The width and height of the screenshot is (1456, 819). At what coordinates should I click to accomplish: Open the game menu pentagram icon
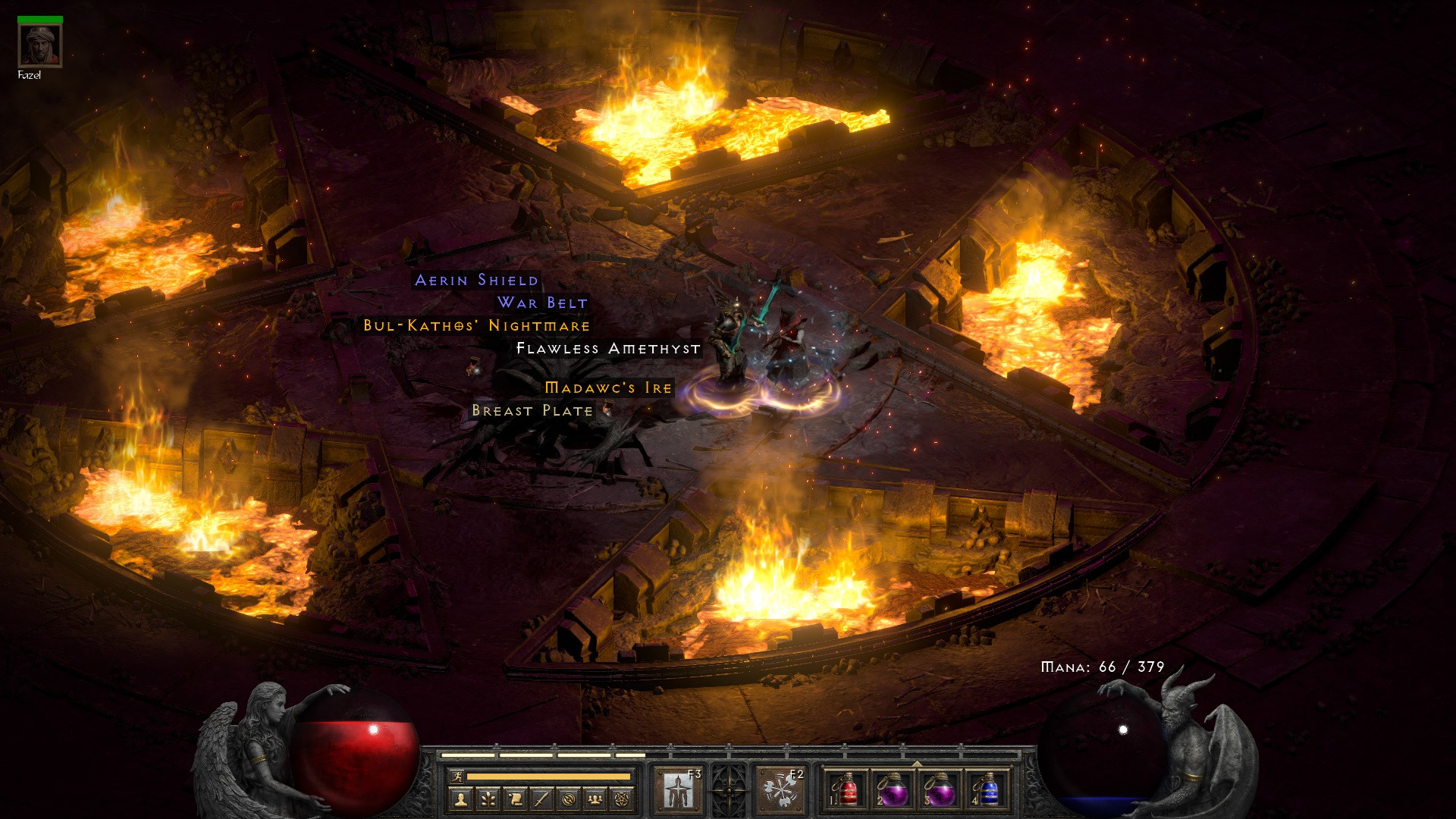pos(620,800)
